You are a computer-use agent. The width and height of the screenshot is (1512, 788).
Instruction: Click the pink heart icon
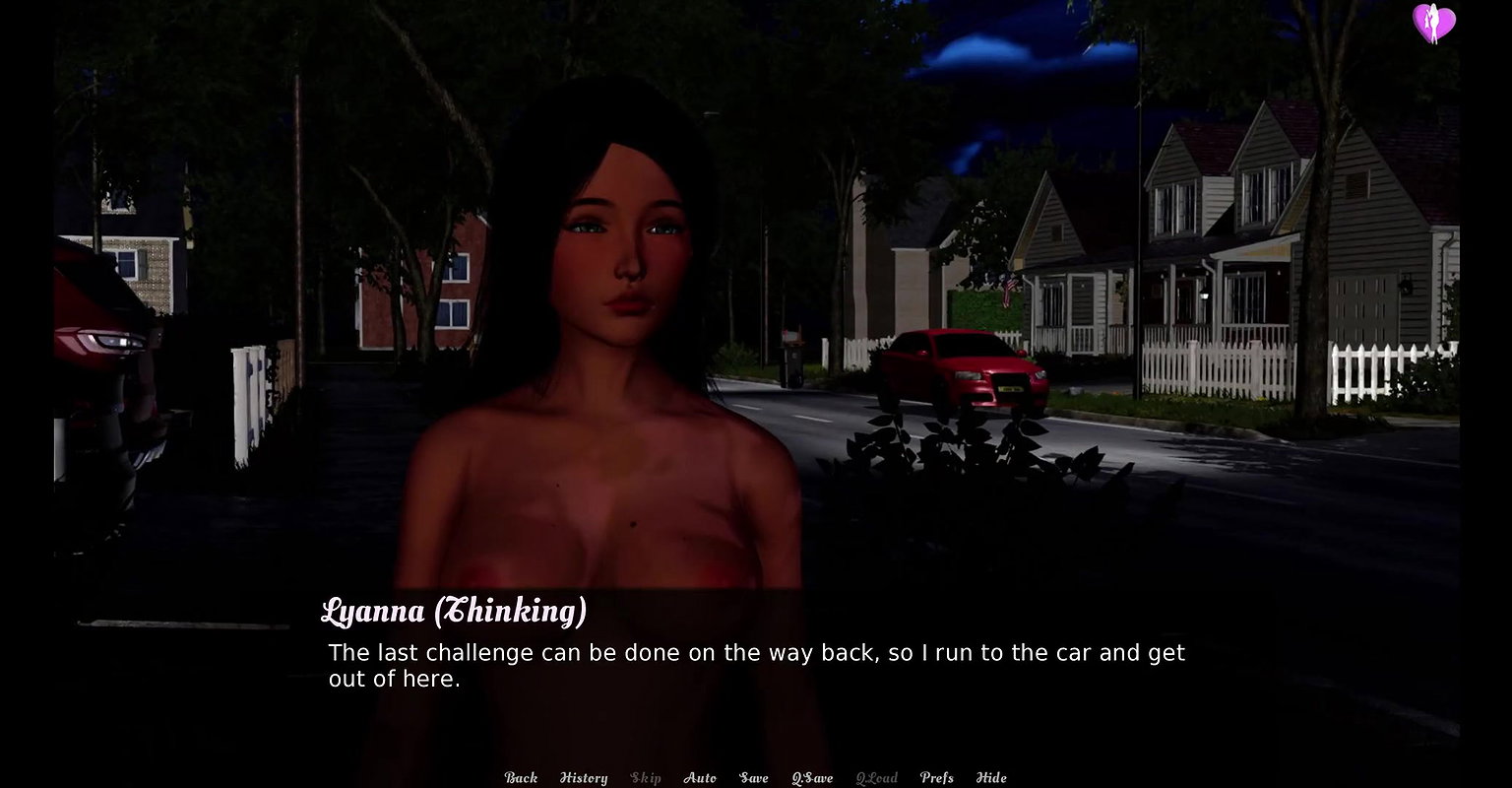click(x=1433, y=23)
